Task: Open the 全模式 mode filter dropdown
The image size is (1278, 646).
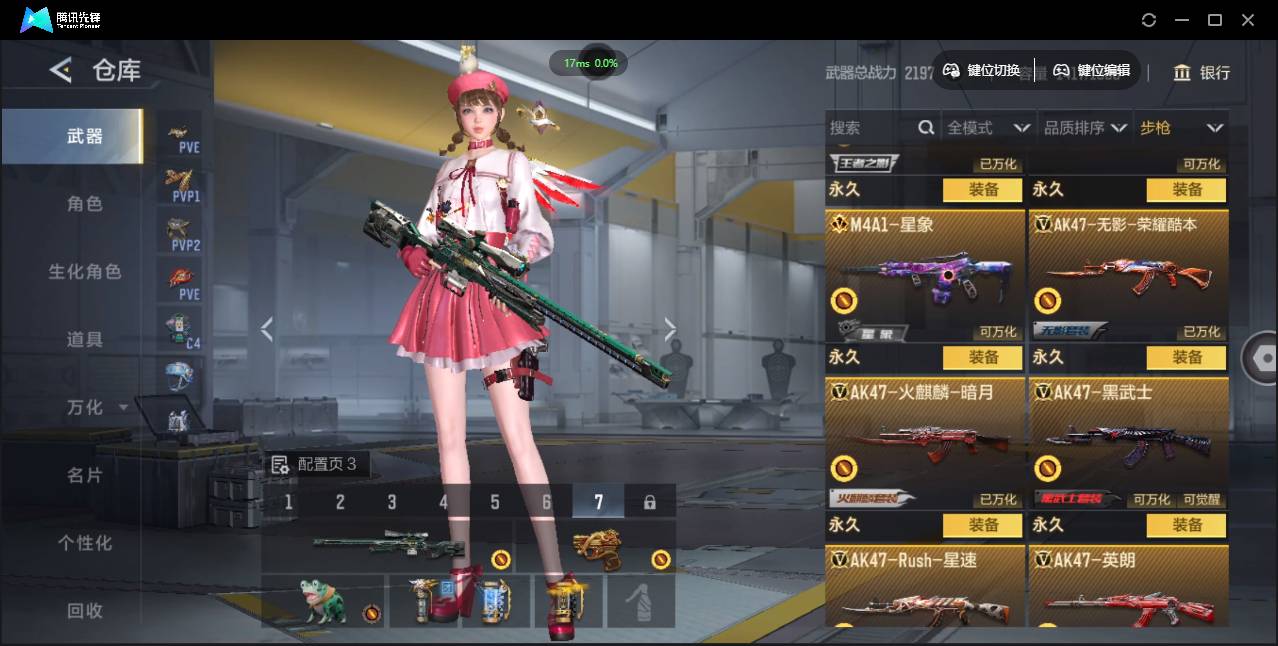Action: click(987, 128)
